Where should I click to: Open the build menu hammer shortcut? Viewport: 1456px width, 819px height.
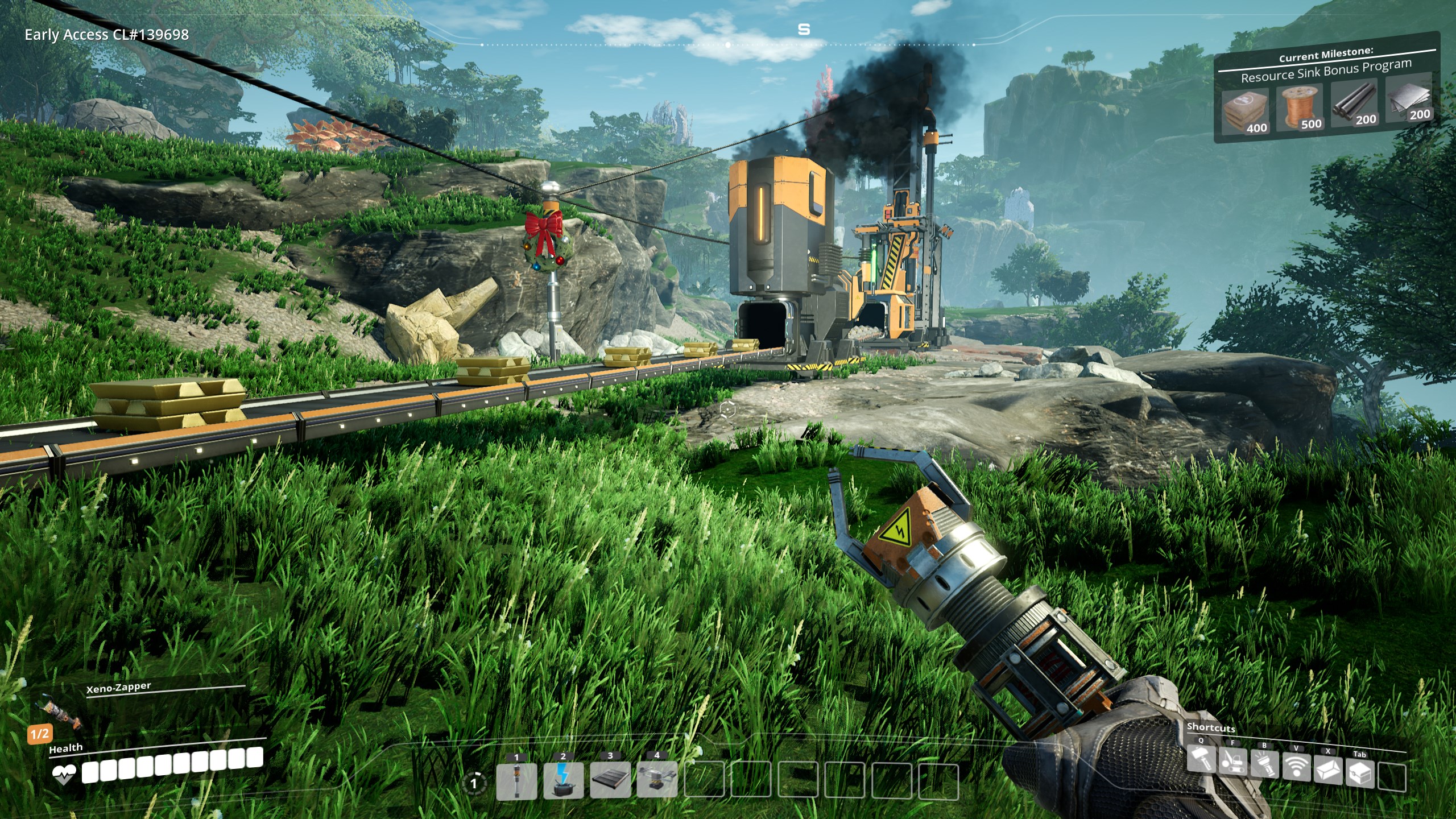pyautogui.click(x=1201, y=760)
